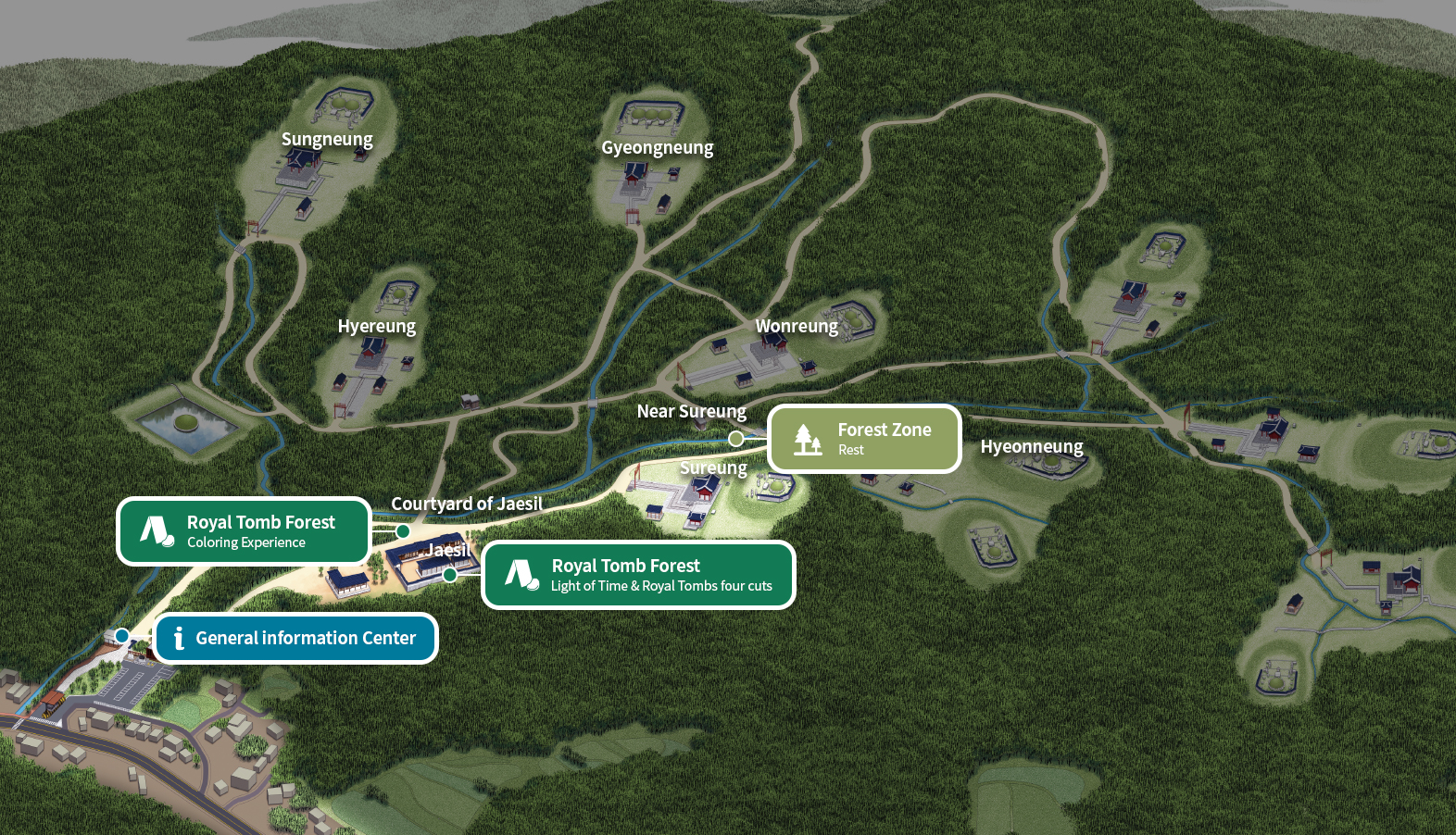Select the Hyeonneung tomb label

click(x=1032, y=447)
